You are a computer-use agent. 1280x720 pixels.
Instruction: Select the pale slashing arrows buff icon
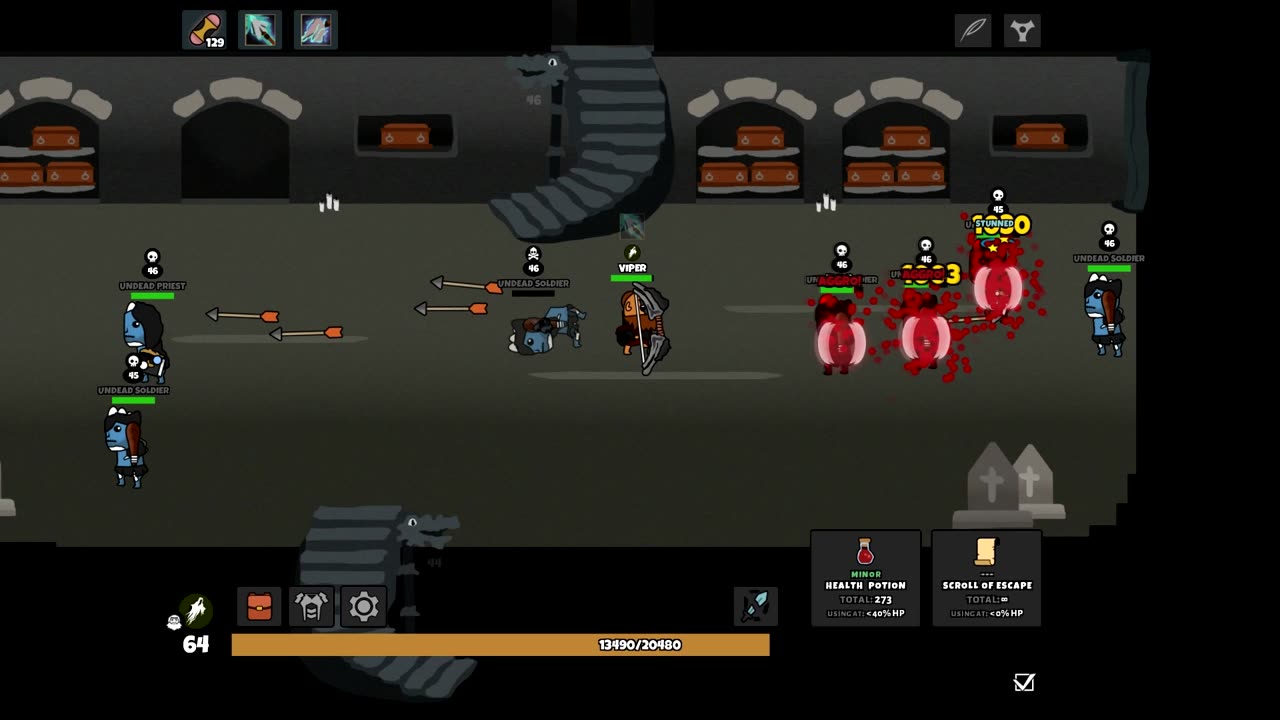[x=316, y=30]
